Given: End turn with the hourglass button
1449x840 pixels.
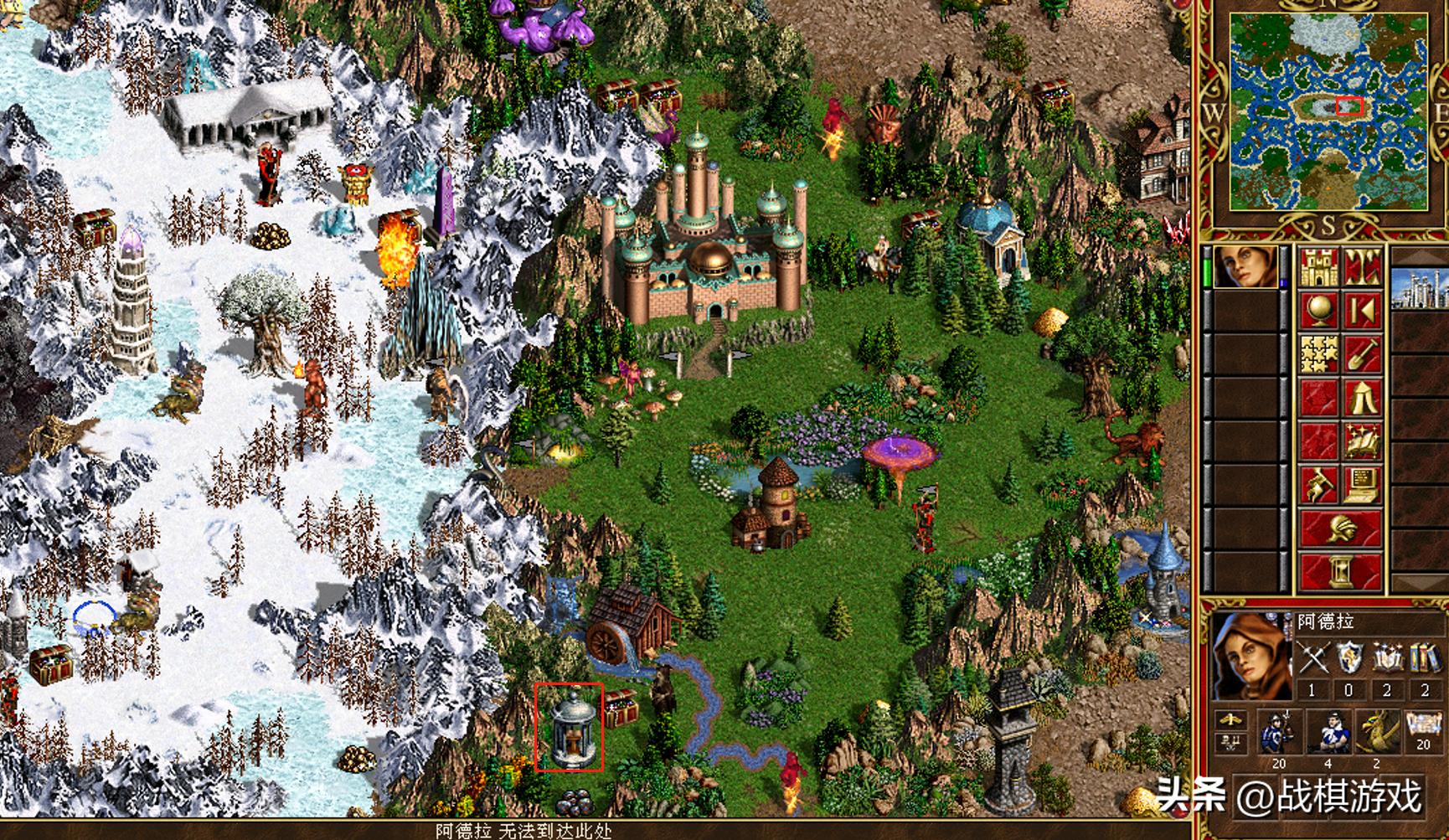Looking at the screenshot, I should tap(1340, 573).
